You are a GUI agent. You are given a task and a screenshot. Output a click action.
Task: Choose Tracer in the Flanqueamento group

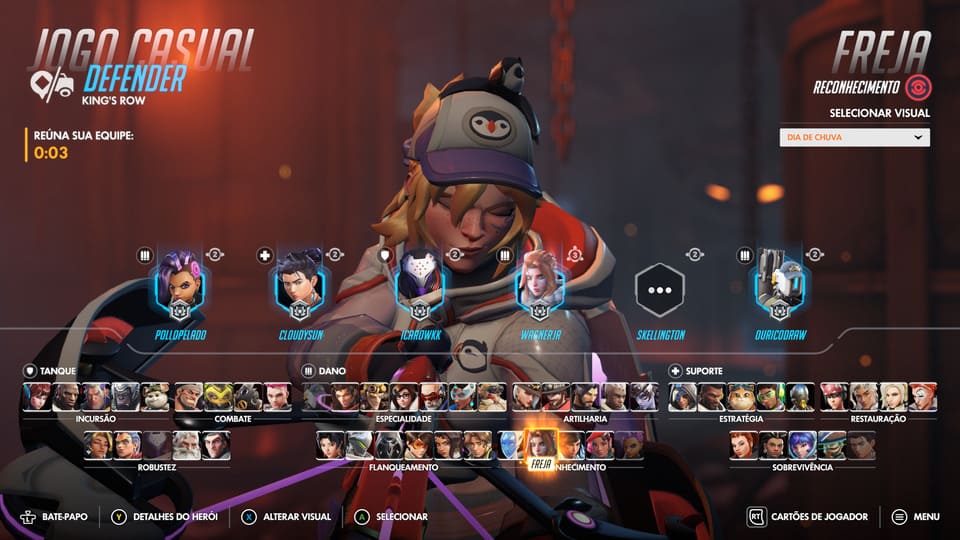pos(418,445)
